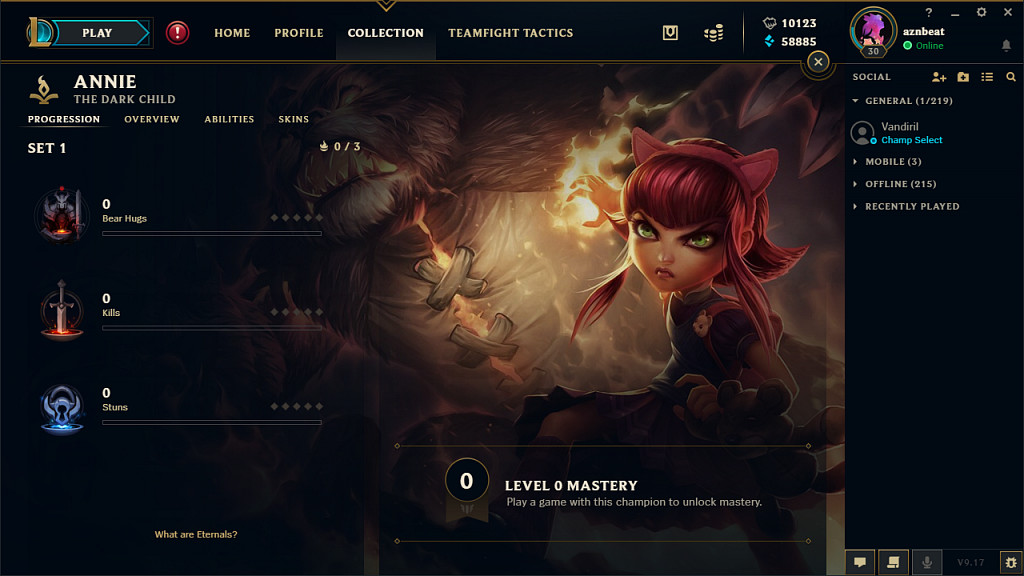The image size is (1024, 576).
Task: Expand the Recently Played list
Action: [911, 206]
